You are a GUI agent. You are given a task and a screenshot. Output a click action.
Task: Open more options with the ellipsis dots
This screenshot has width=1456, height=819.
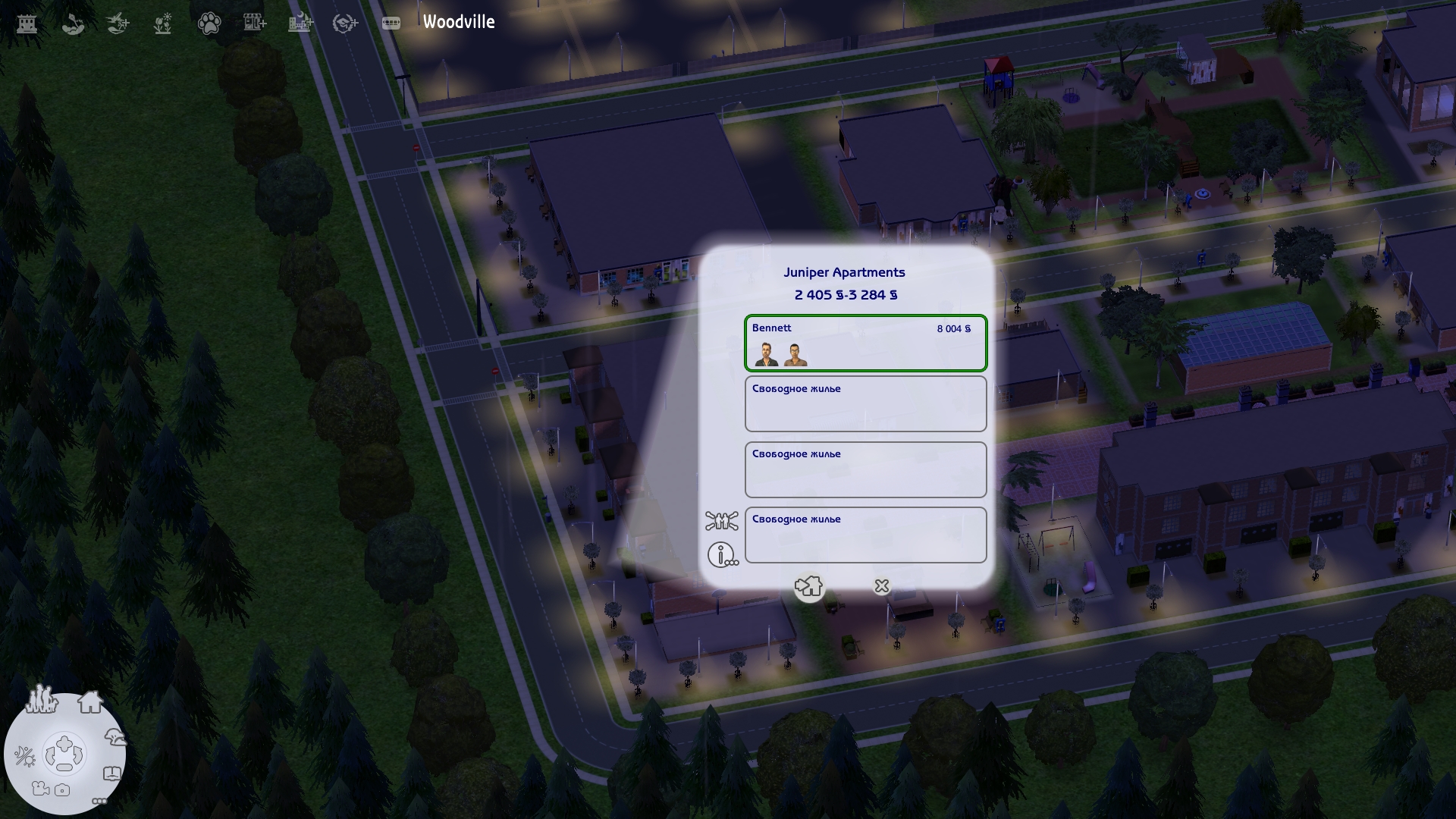click(x=99, y=801)
